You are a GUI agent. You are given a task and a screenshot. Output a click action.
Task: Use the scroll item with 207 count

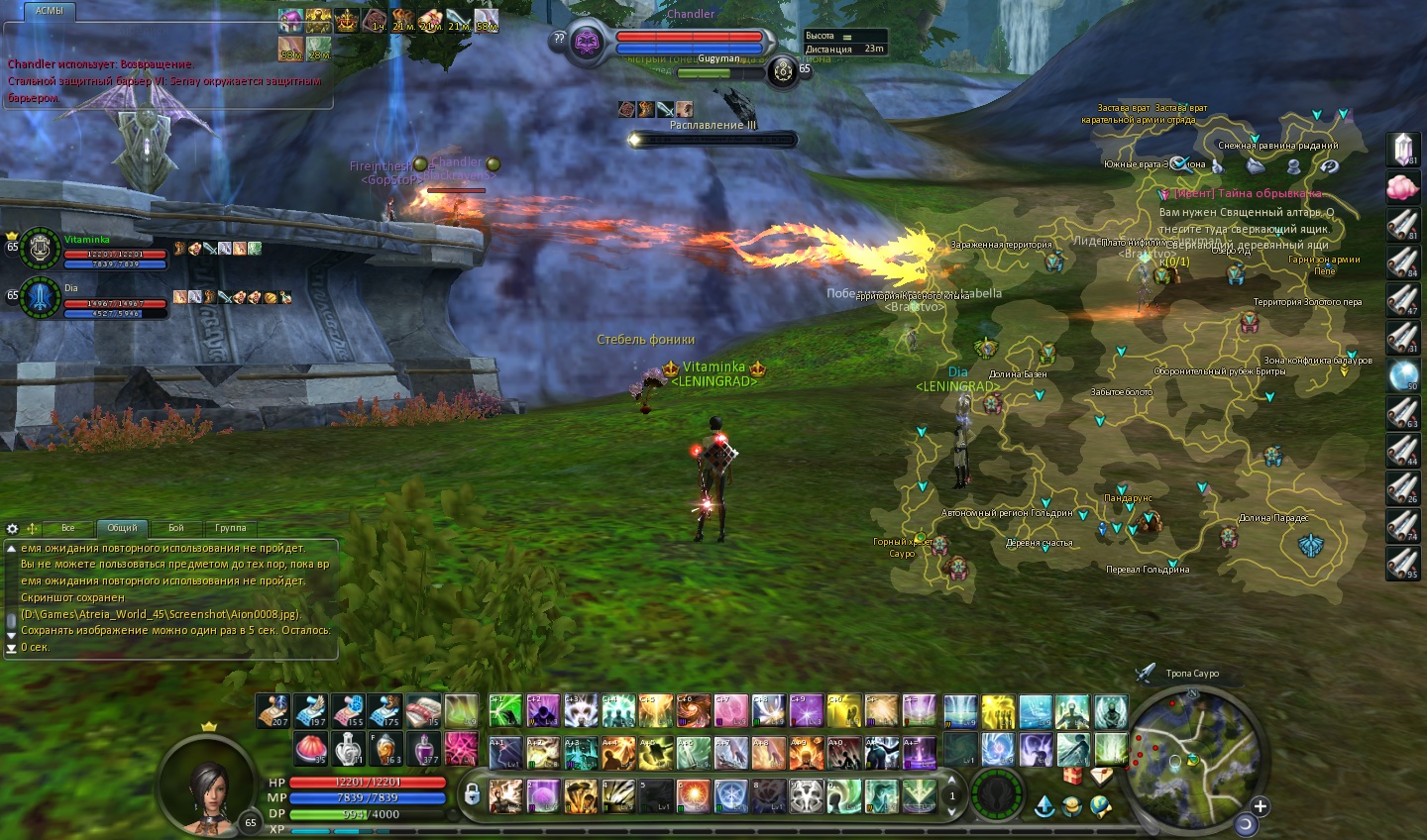pos(273,710)
